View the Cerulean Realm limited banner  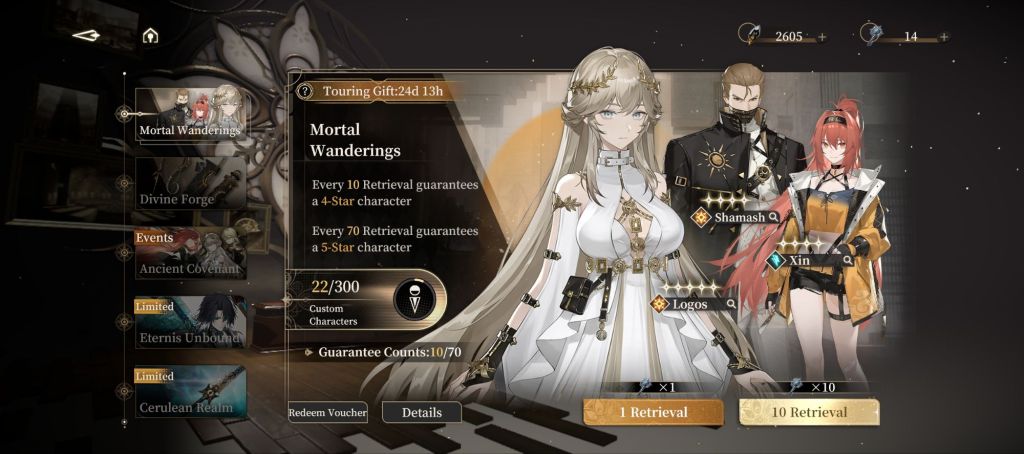pyautogui.click(x=190, y=392)
